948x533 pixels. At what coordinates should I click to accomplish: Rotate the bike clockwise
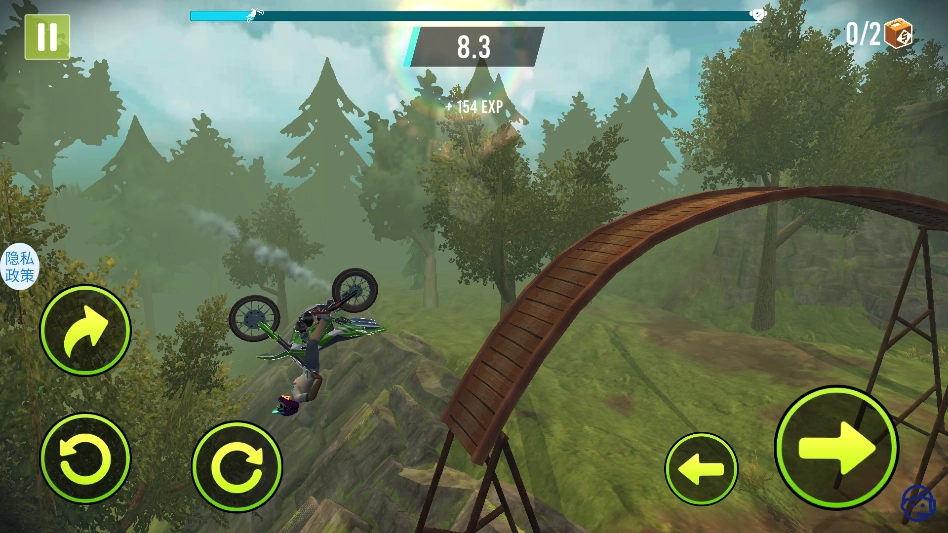(x=237, y=466)
